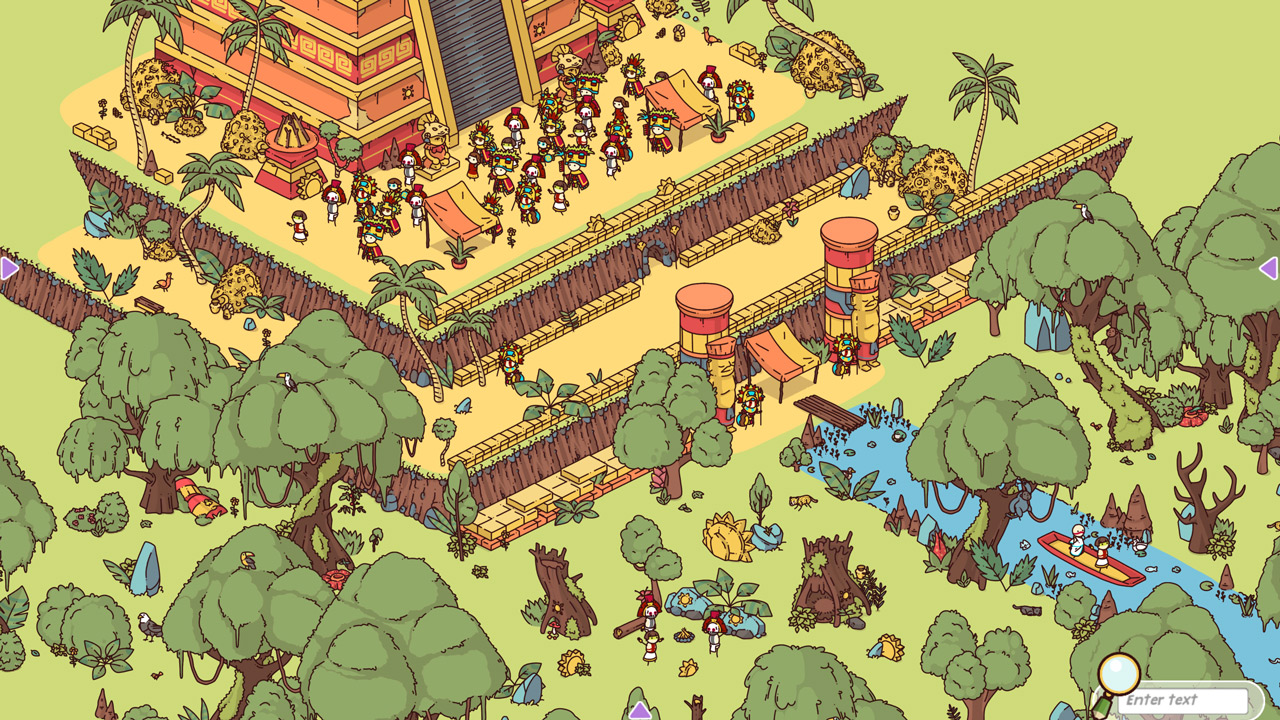The width and height of the screenshot is (1280, 720).
Task: Click the golden gong at the pyramid base
Action: pyautogui.click(x=310, y=186)
